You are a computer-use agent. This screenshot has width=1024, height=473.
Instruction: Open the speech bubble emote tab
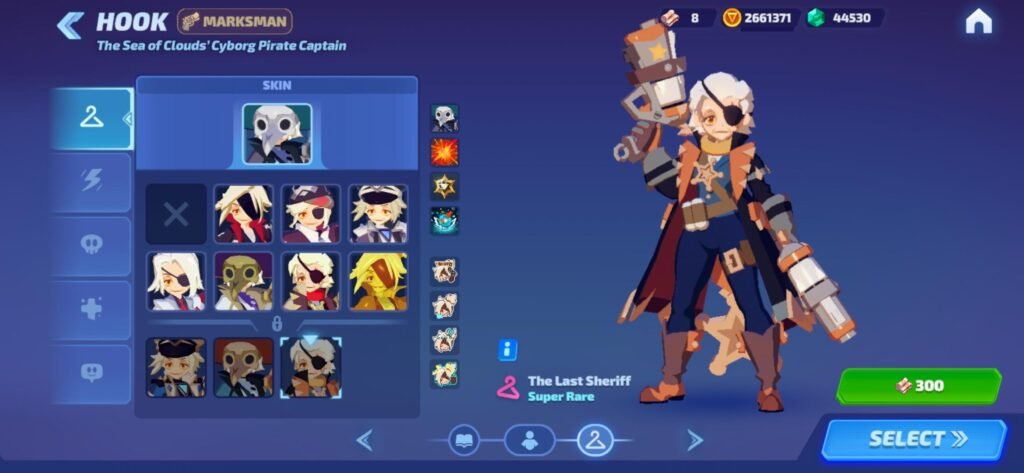click(92, 373)
